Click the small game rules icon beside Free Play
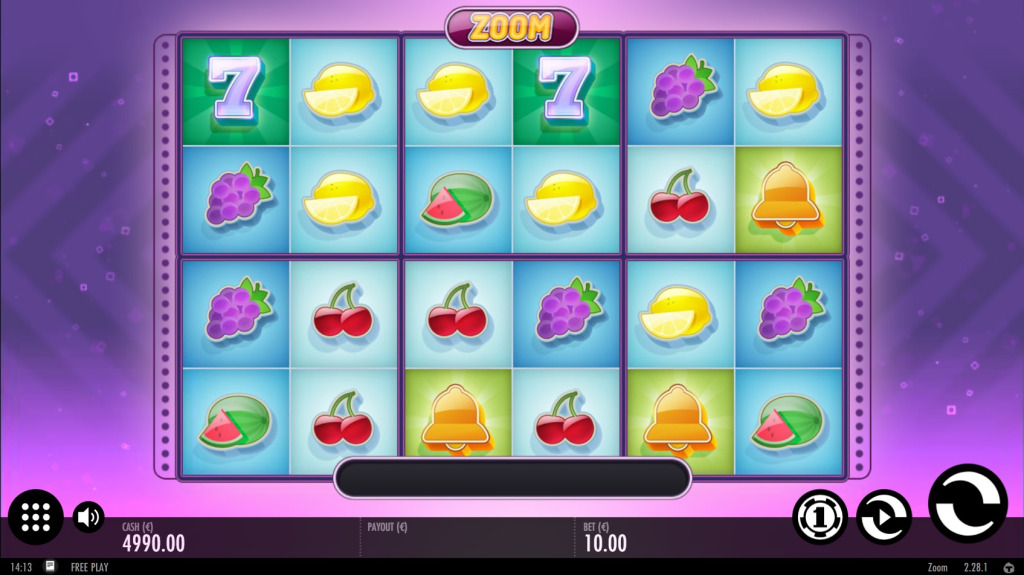The width and height of the screenshot is (1024, 575). tap(50, 567)
